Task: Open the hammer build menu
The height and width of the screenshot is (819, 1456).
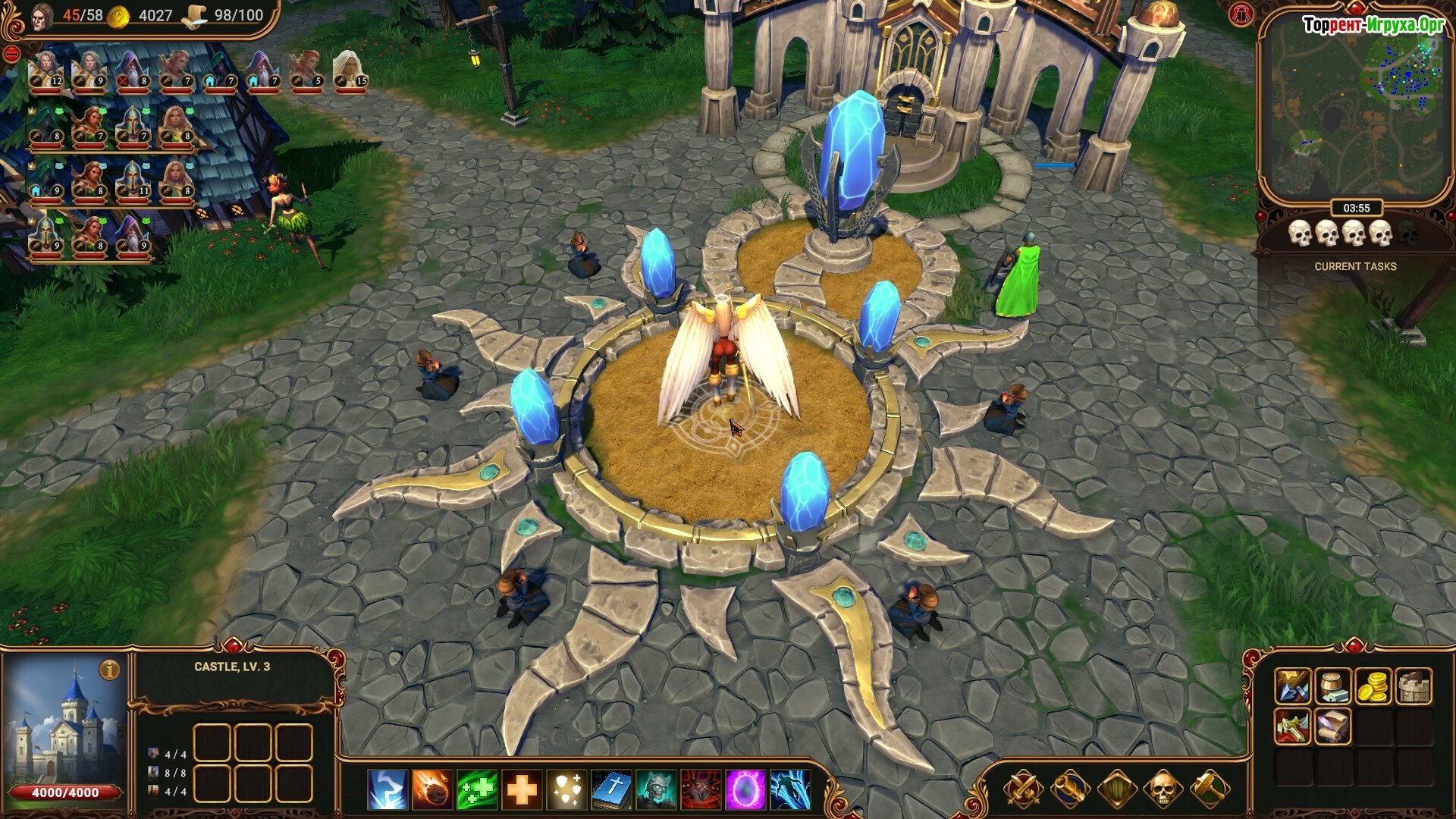Action: (x=1209, y=789)
